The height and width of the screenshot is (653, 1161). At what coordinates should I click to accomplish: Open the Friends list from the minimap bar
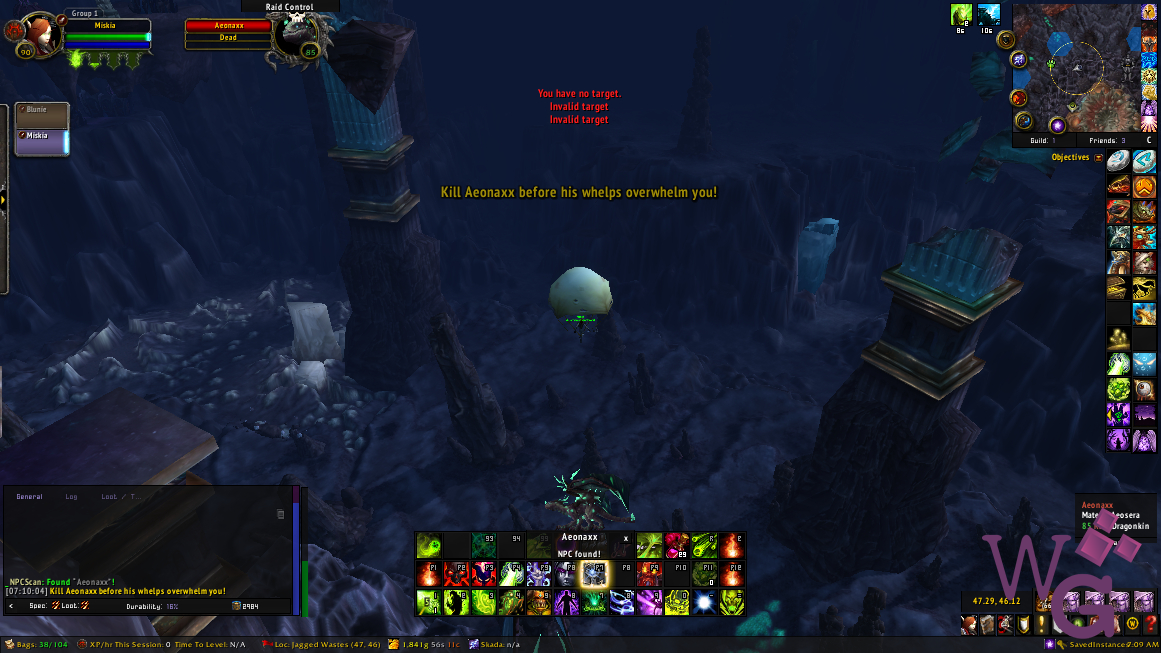1107,141
